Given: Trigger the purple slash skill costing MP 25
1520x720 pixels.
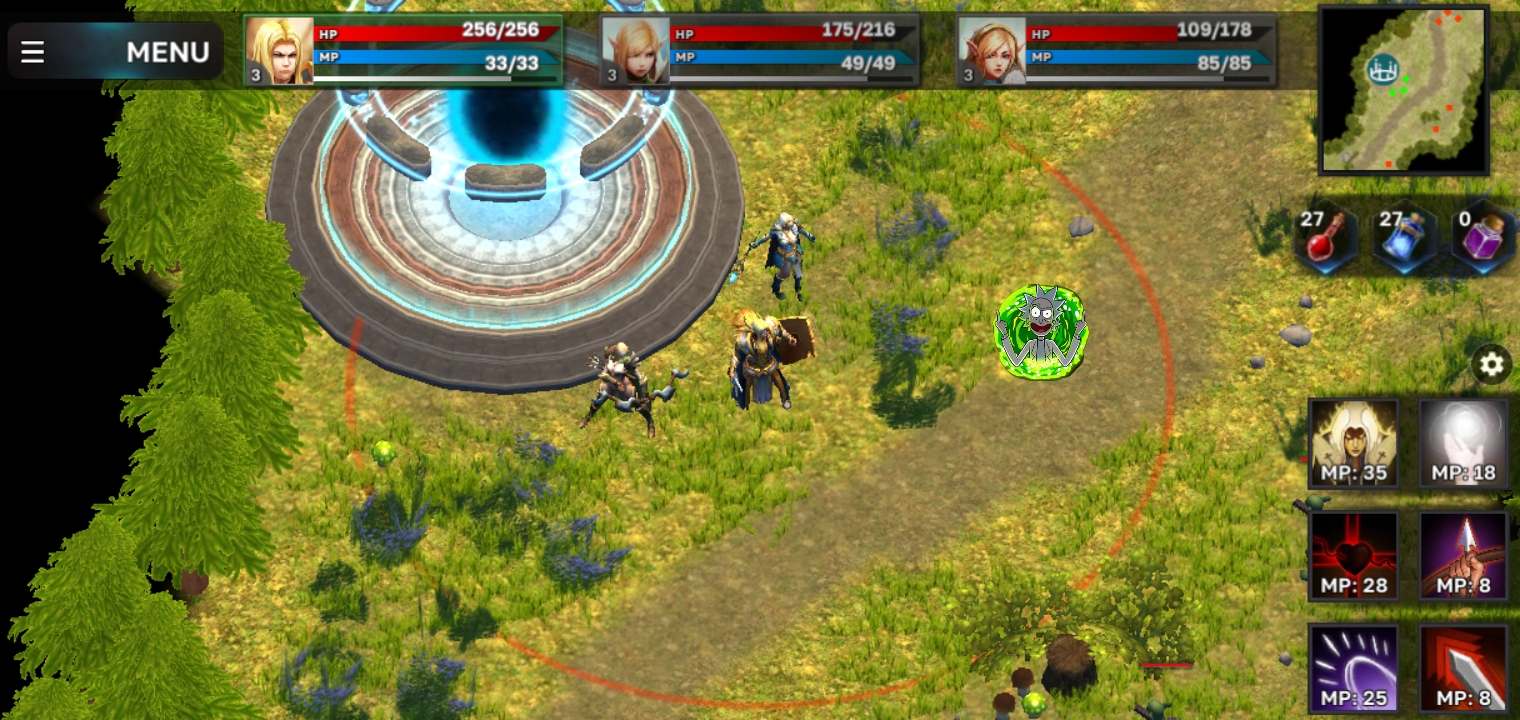Looking at the screenshot, I should click(1354, 668).
